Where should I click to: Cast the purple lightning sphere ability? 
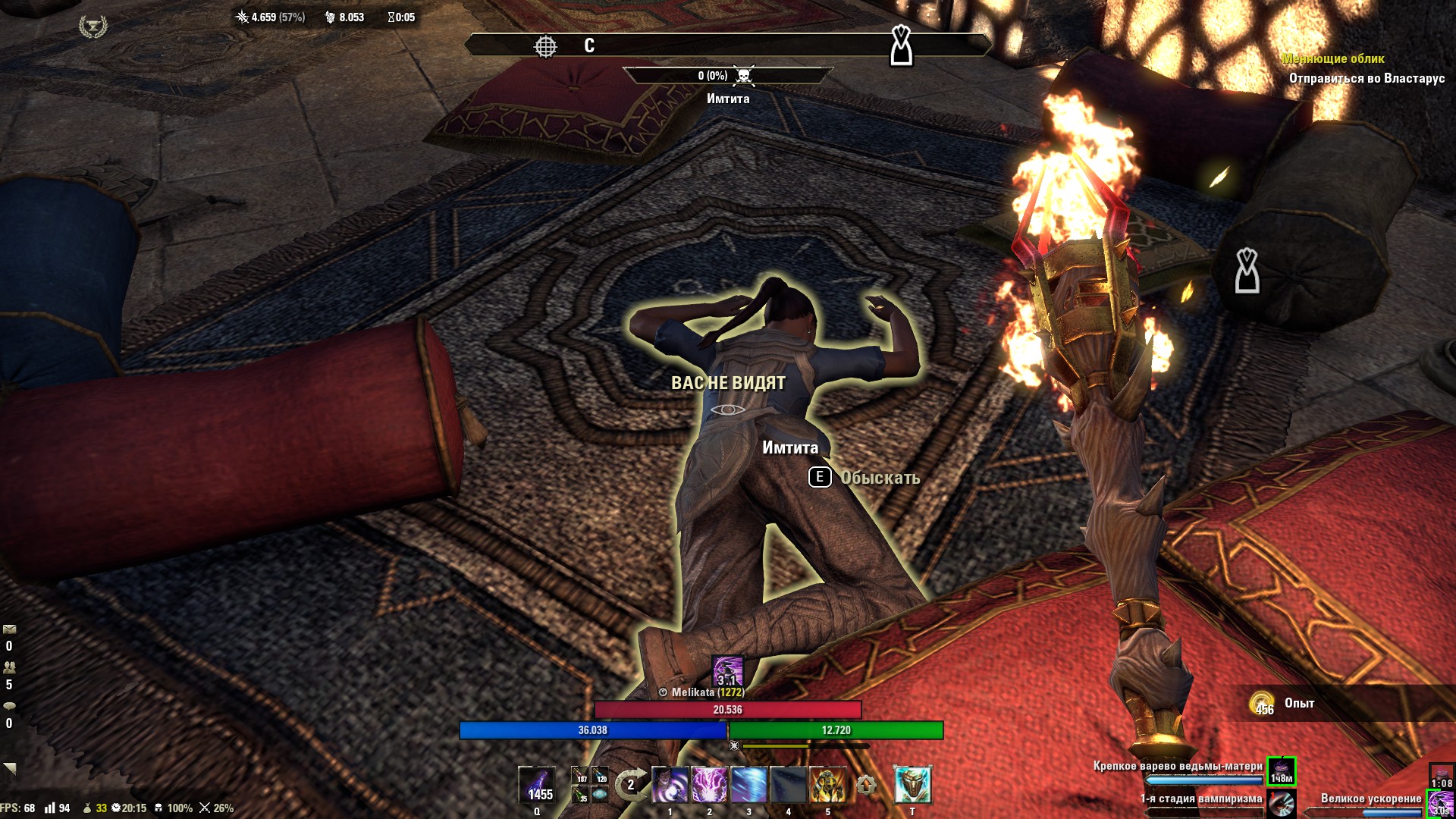click(x=710, y=785)
